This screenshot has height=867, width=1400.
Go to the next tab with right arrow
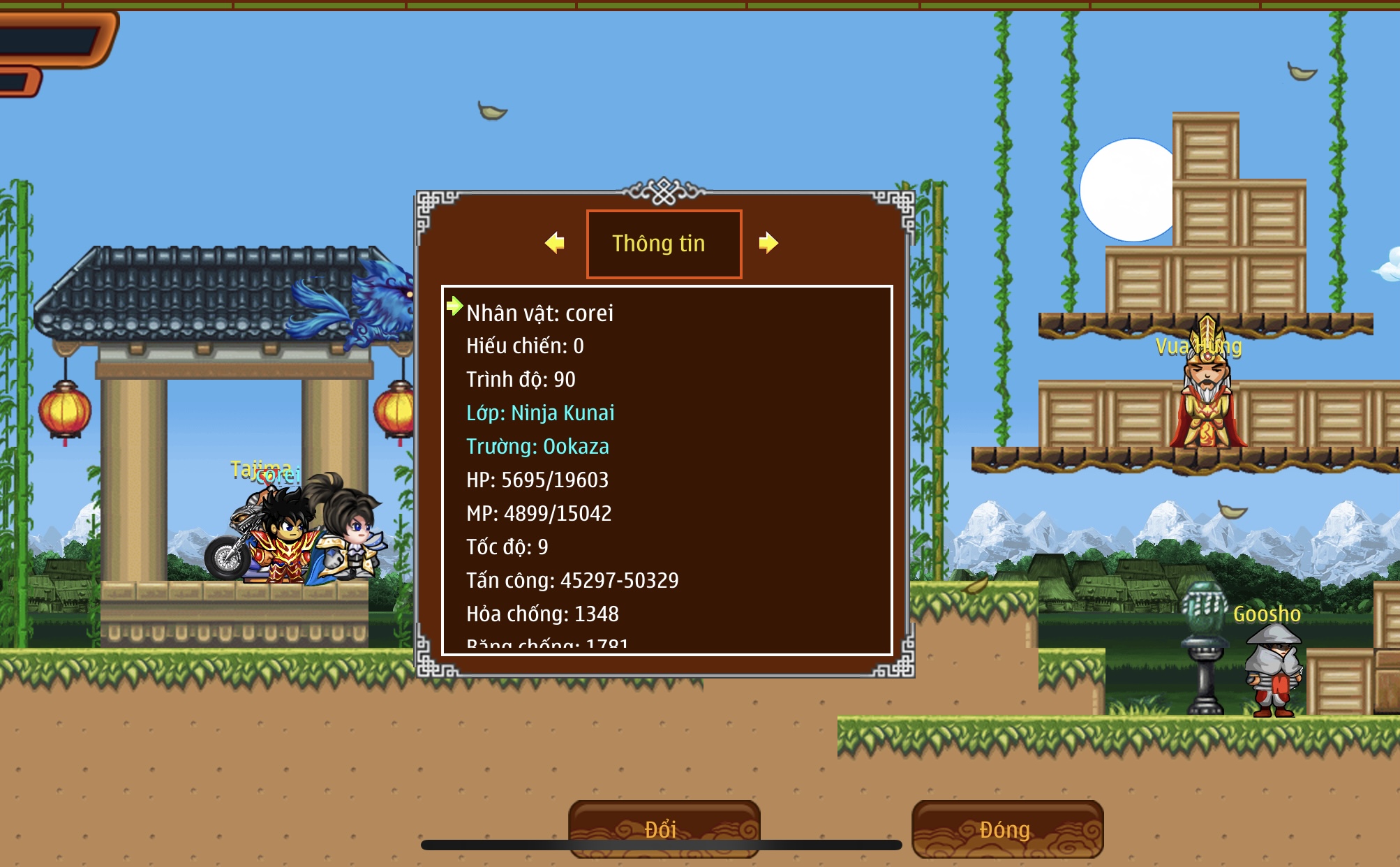tap(768, 243)
